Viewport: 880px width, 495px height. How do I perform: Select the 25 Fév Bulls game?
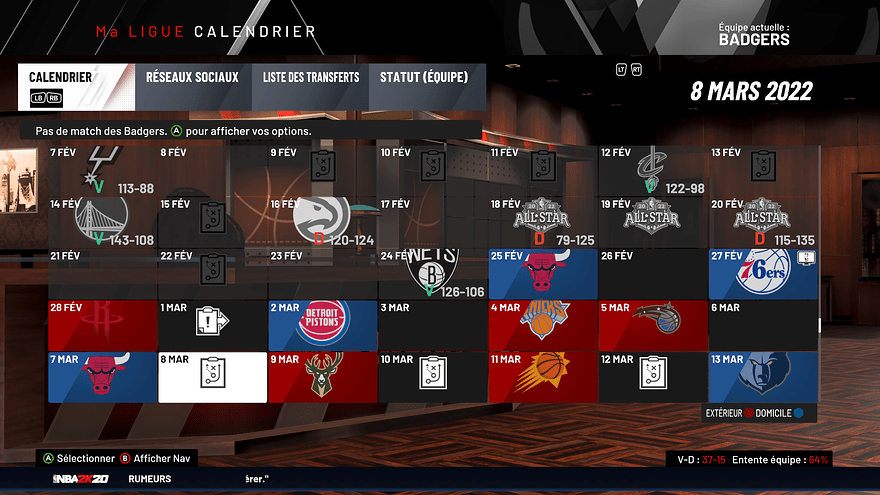pyautogui.click(x=543, y=273)
